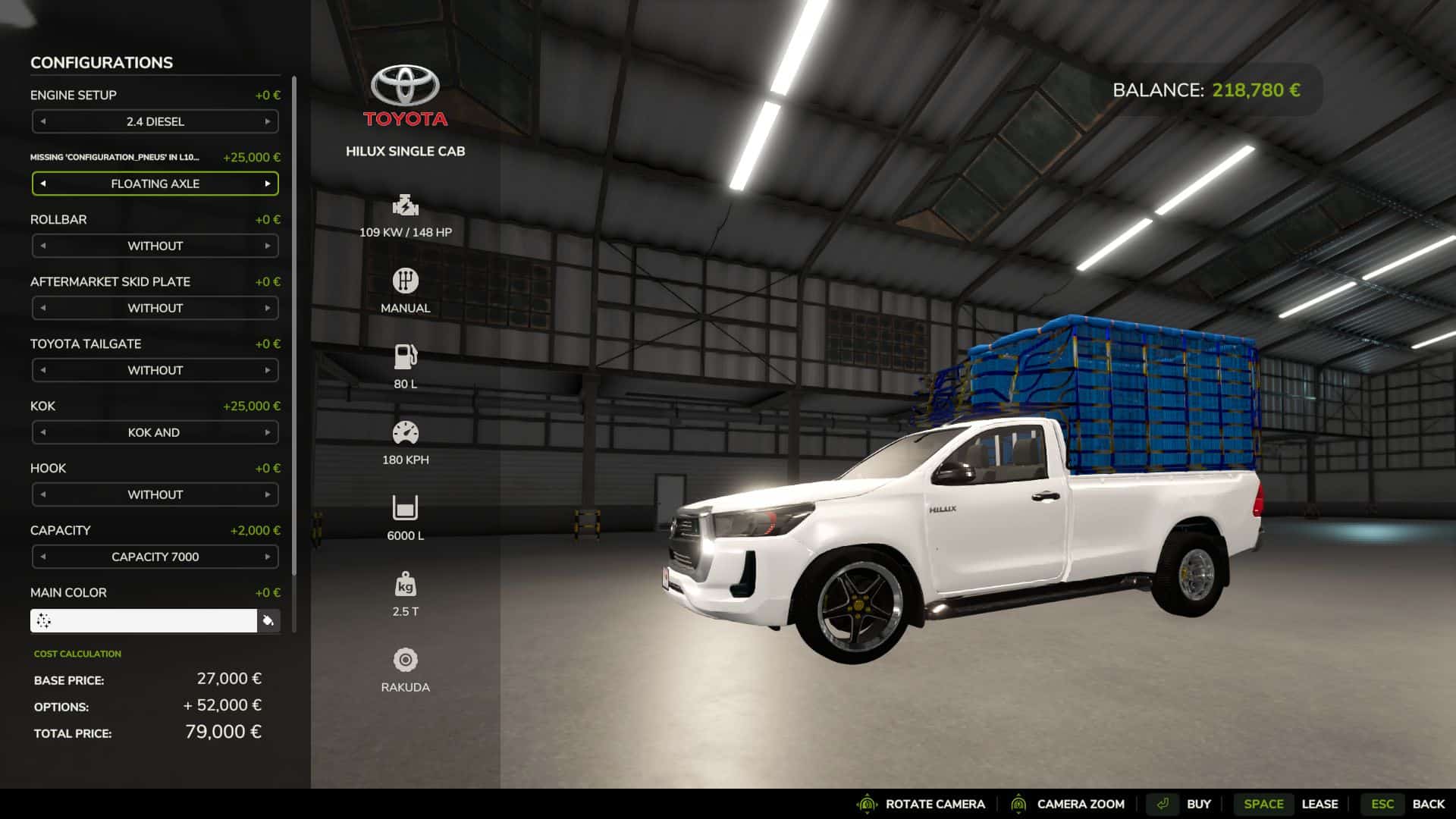The height and width of the screenshot is (819, 1456).
Task: Go to previous KOK option
Action: pos(43,432)
